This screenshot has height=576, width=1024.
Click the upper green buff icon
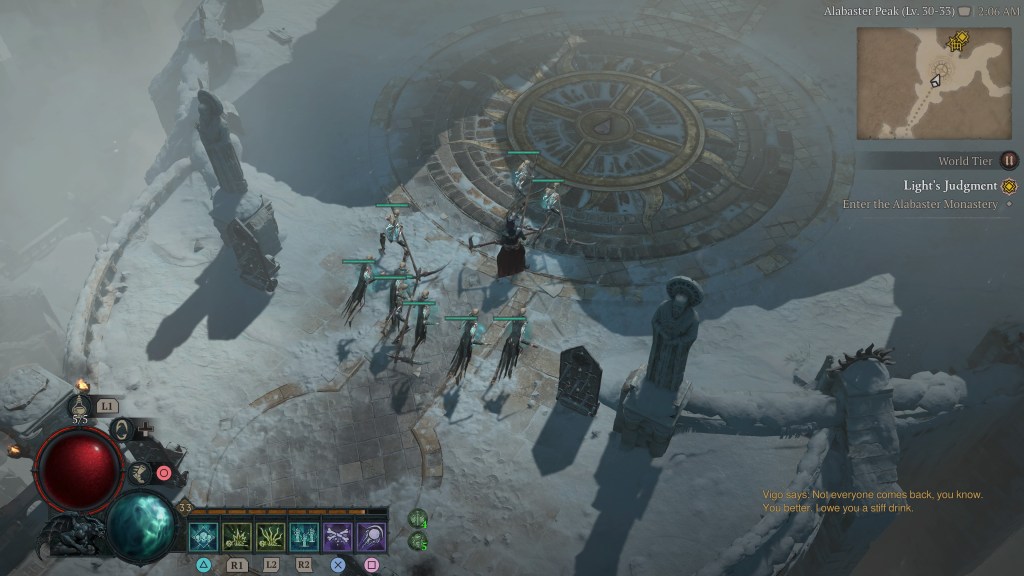418,519
